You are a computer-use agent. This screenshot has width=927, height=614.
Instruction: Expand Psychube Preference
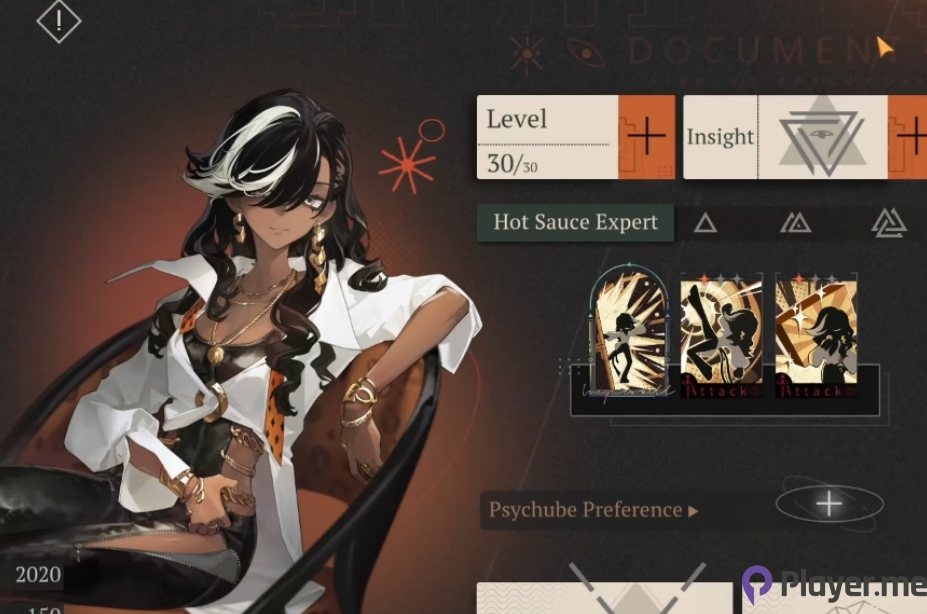[592, 510]
